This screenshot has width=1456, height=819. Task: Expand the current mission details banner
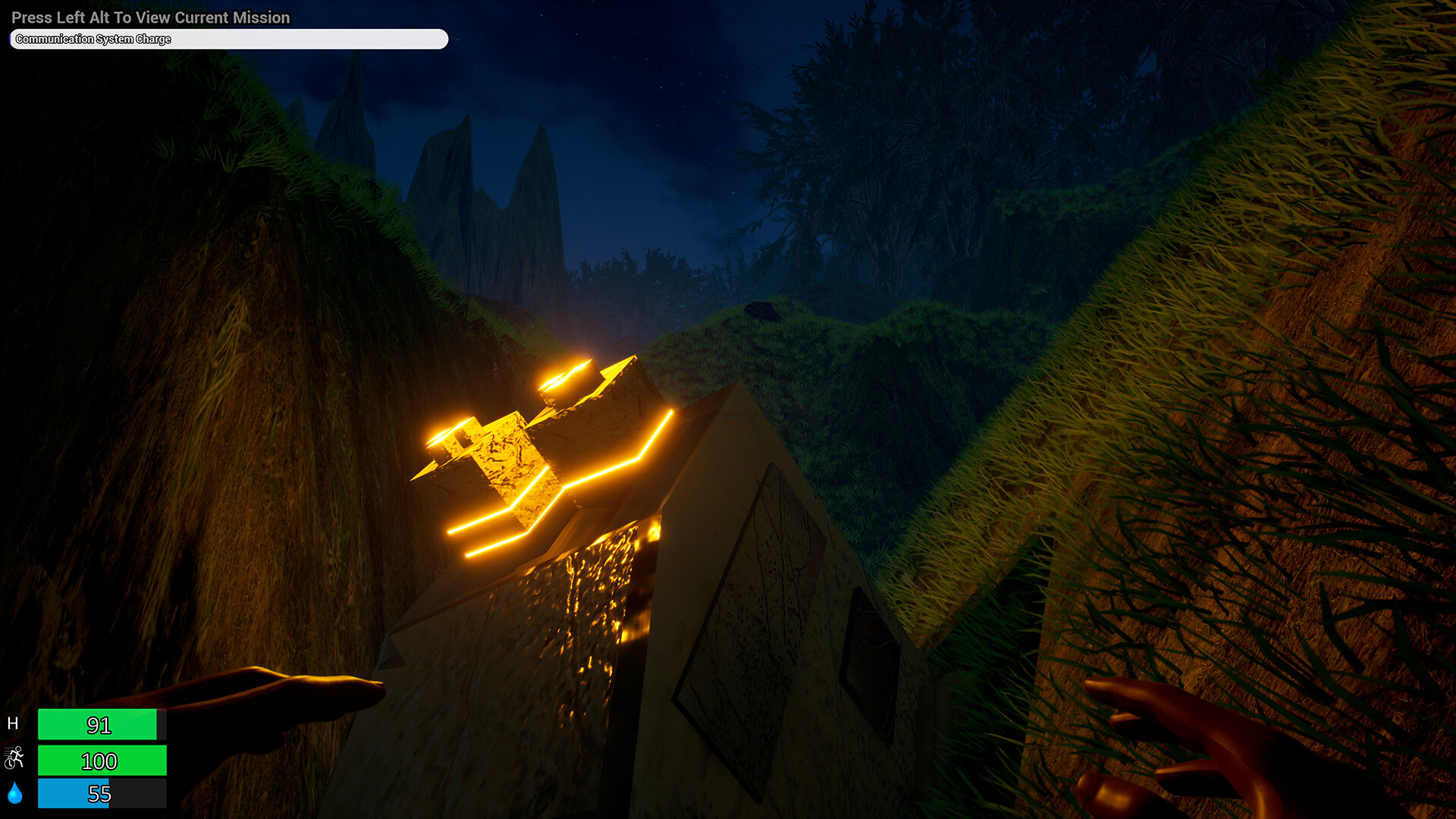pos(150,17)
